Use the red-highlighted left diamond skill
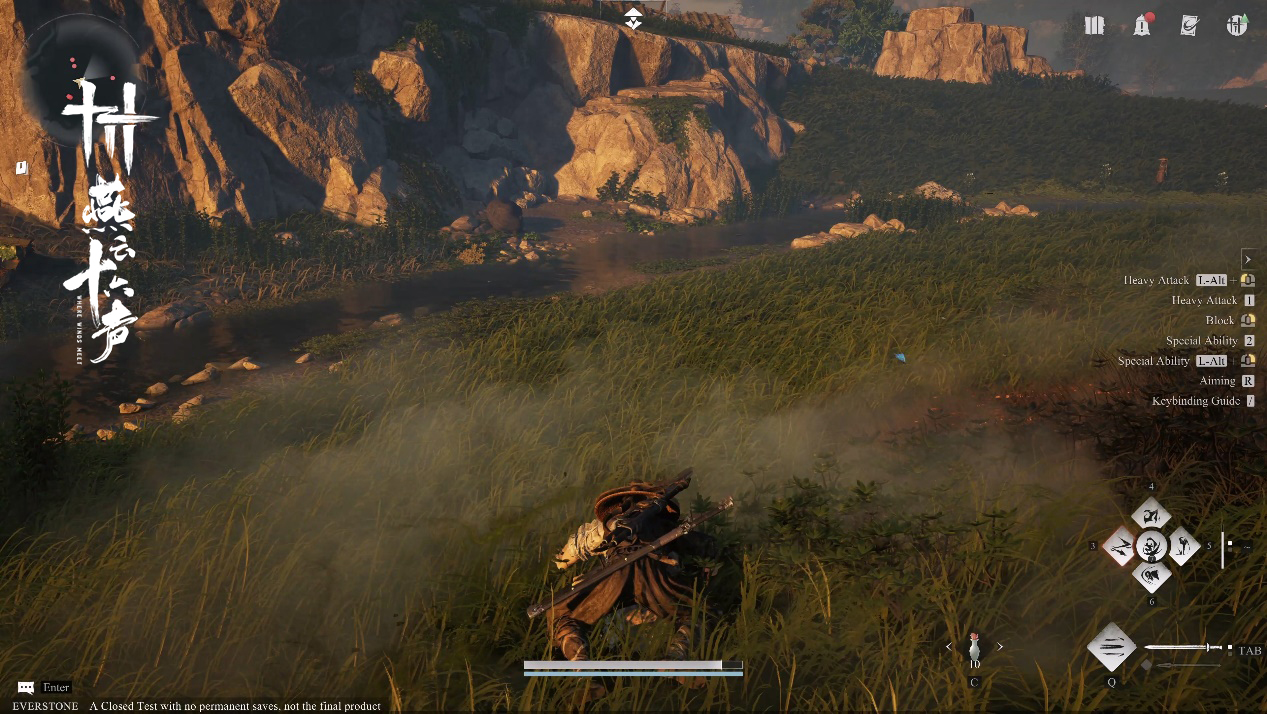Viewport: 1267px width, 714px height. [1121, 546]
